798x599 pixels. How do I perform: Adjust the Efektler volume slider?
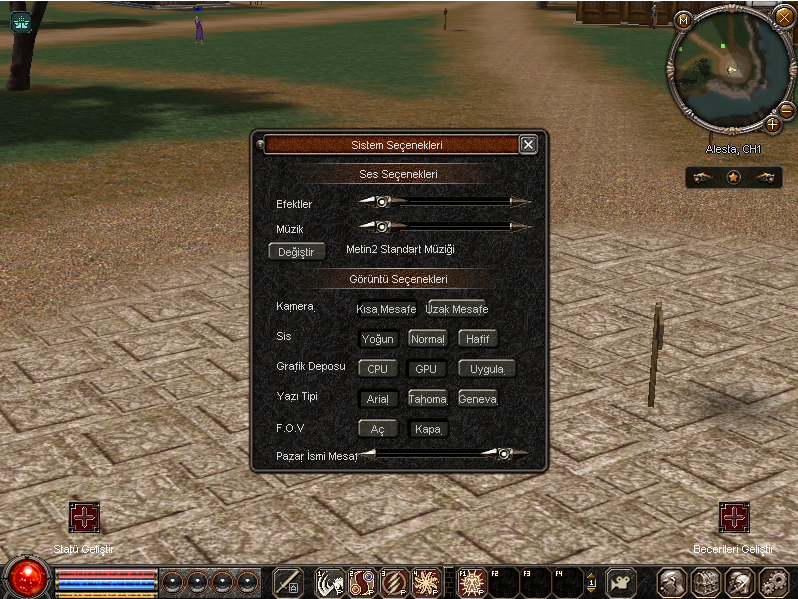click(381, 201)
